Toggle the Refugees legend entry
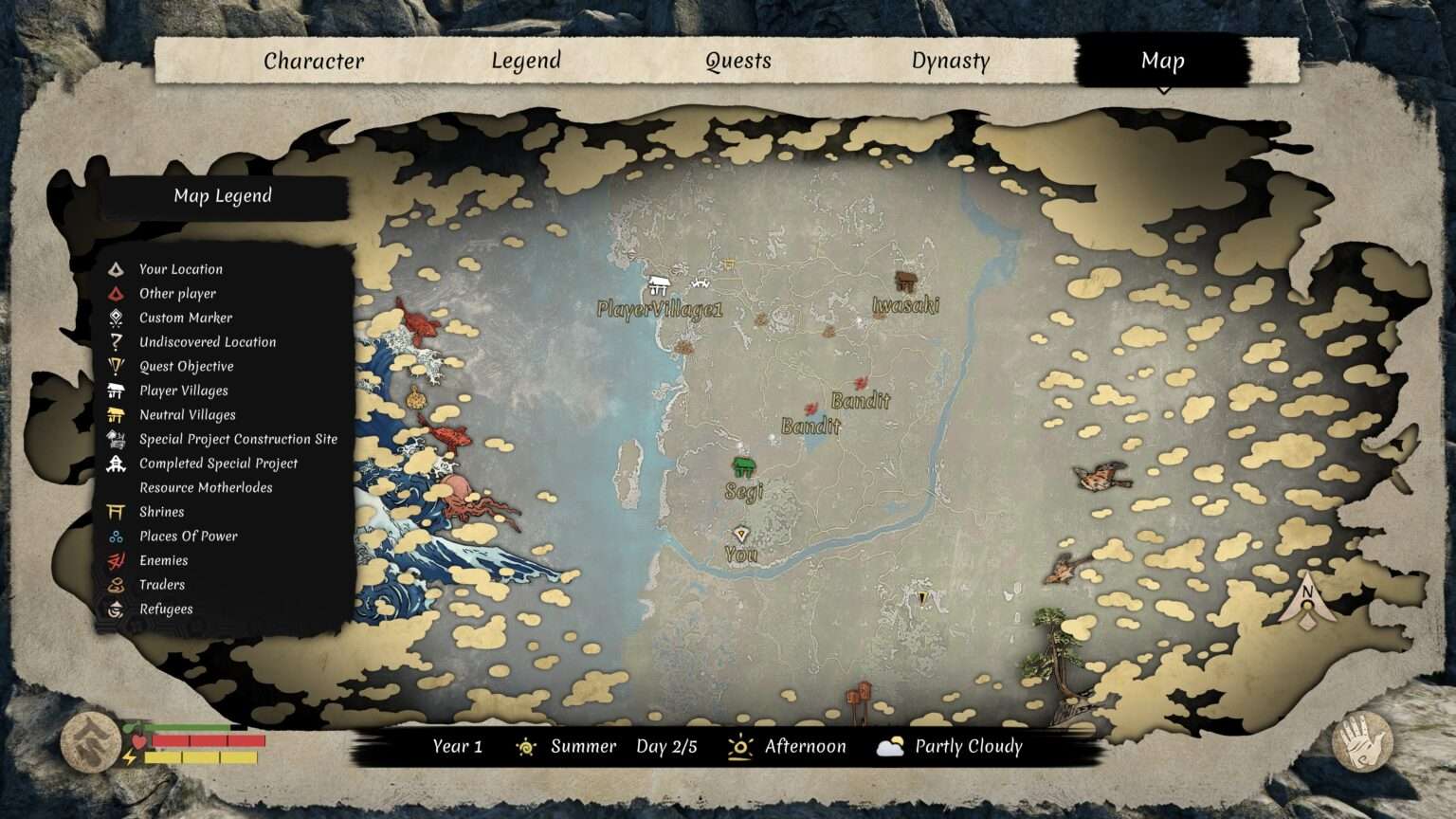This screenshot has width=1456, height=819. tap(116, 609)
